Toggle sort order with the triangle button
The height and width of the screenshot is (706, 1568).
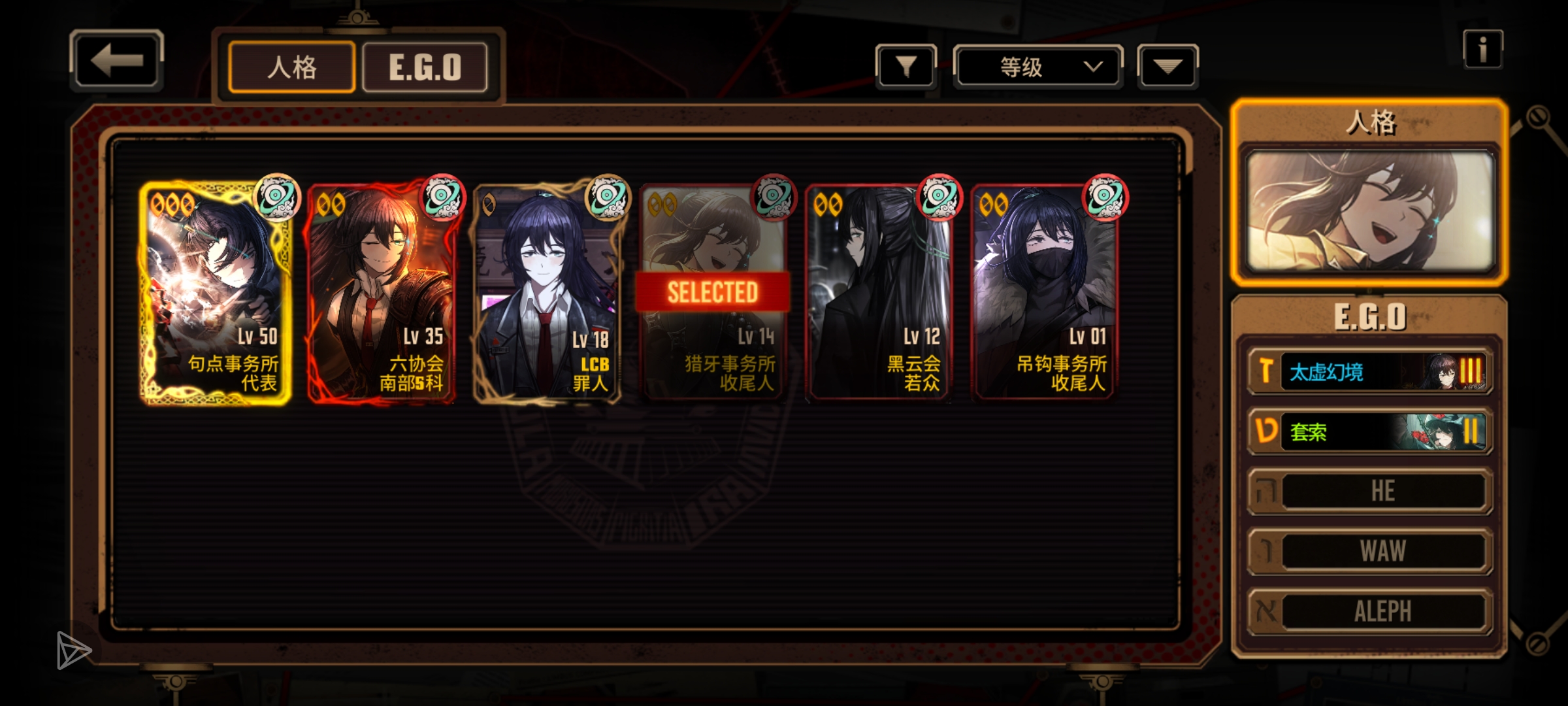coord(1168,67)
